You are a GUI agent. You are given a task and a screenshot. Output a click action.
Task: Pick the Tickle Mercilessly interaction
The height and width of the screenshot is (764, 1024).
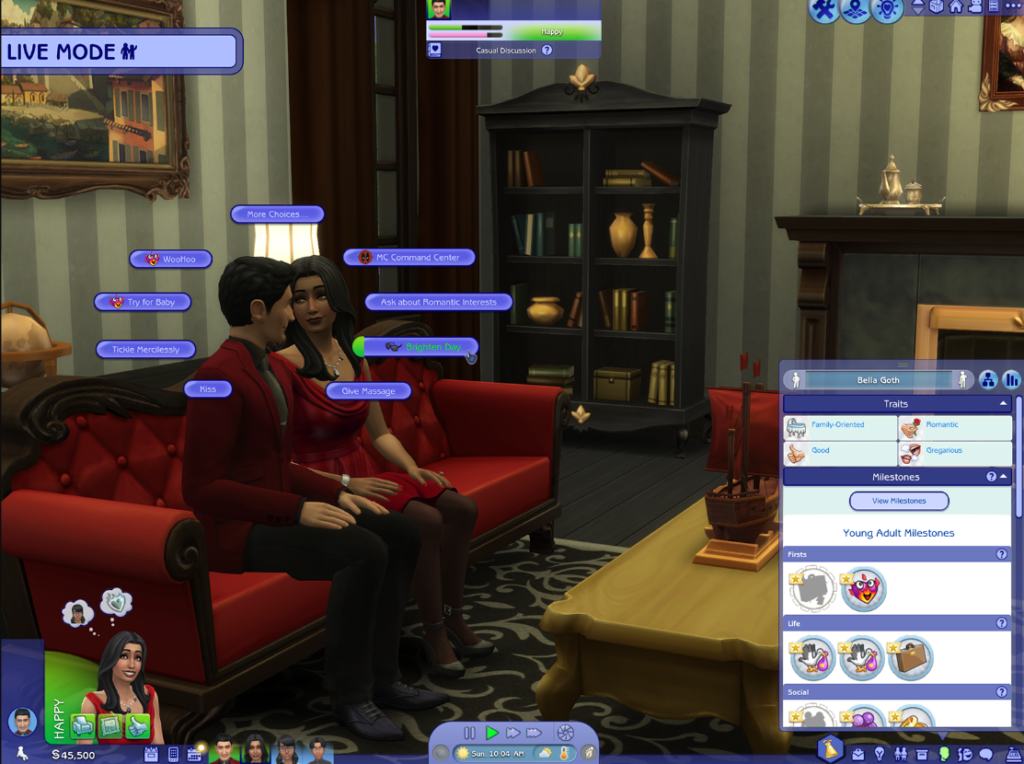click(x=146, y=350)
